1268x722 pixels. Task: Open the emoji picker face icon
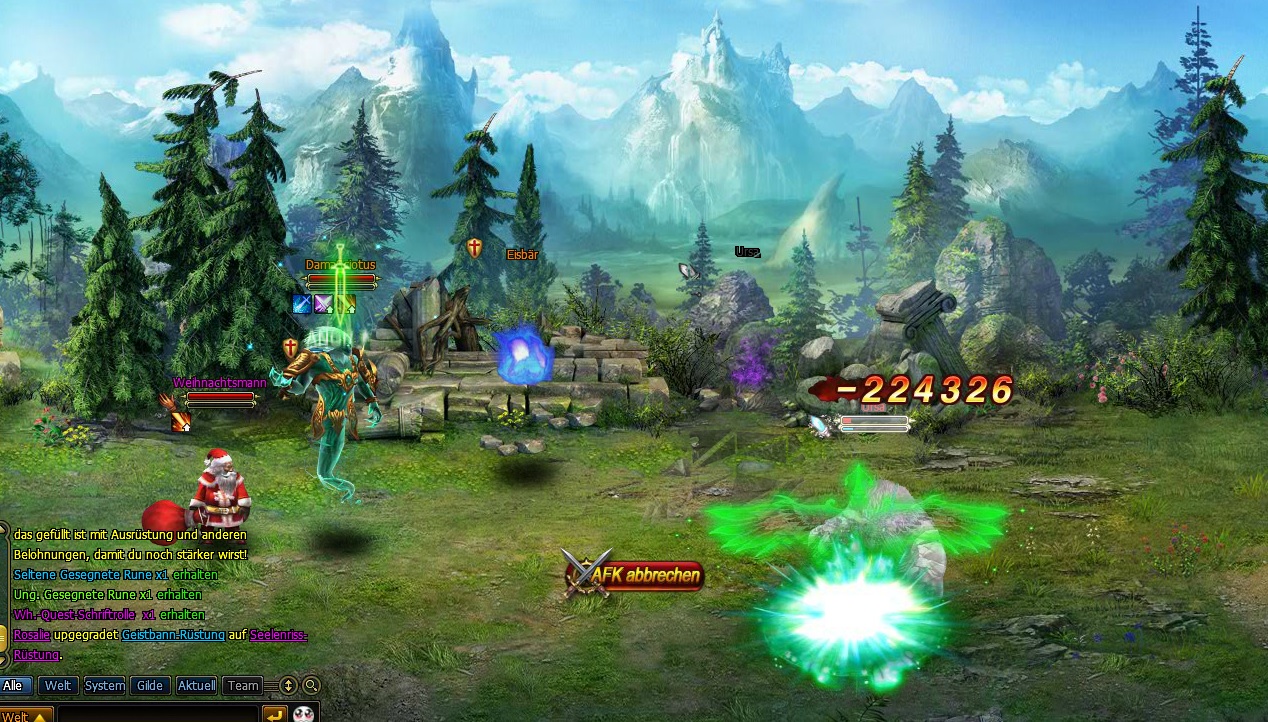point(303,715)
